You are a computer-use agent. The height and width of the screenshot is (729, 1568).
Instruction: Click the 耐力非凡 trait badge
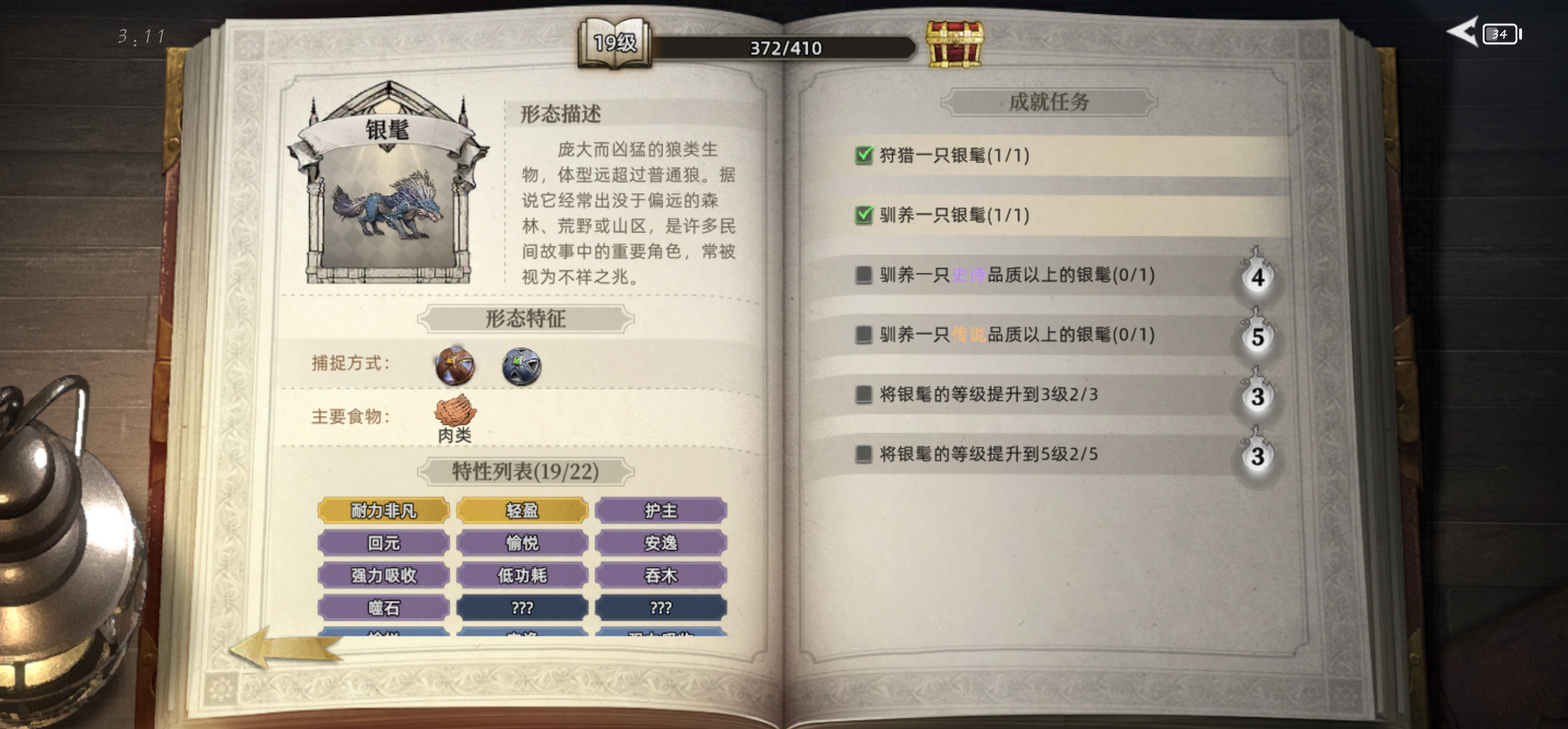point(383,510)
